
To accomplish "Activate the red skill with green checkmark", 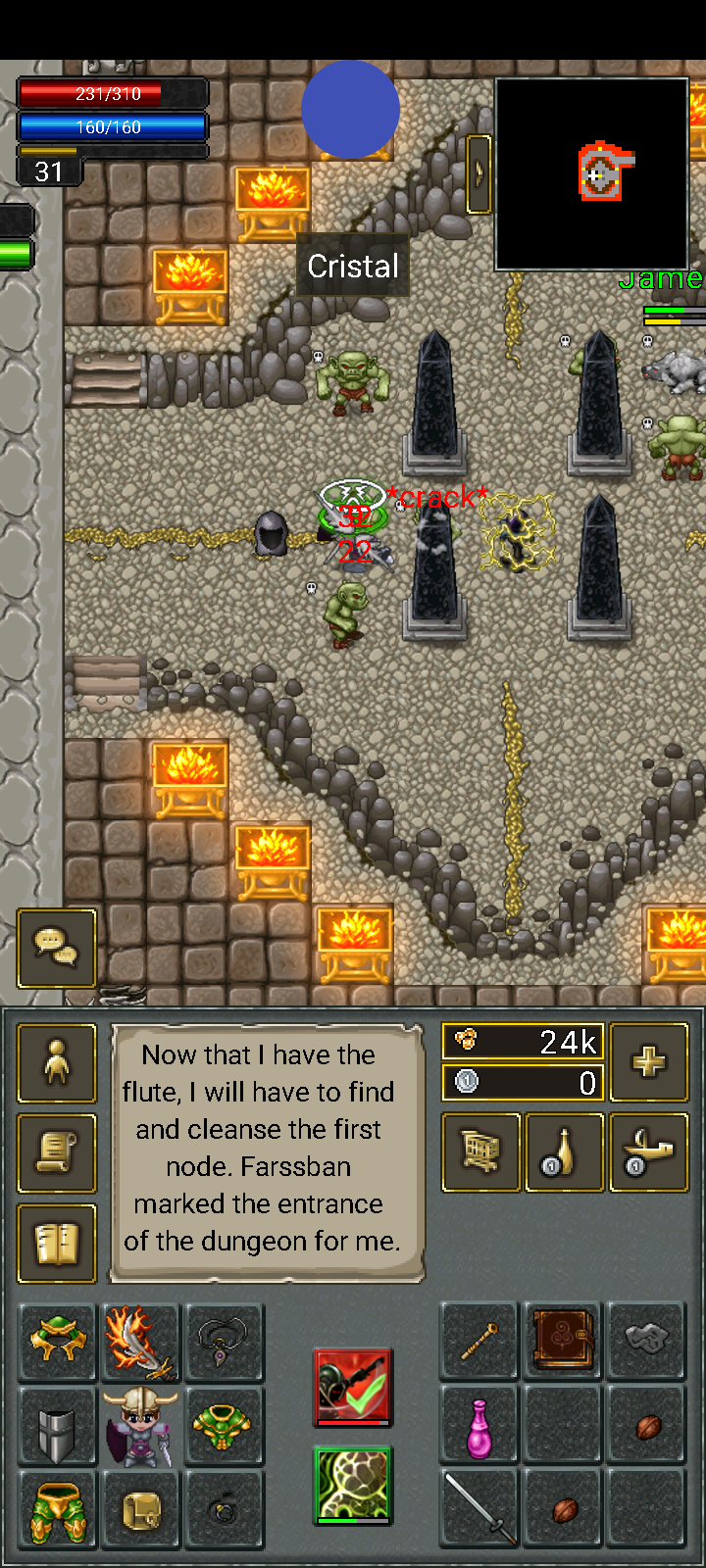I will (x=353, y=1386).
